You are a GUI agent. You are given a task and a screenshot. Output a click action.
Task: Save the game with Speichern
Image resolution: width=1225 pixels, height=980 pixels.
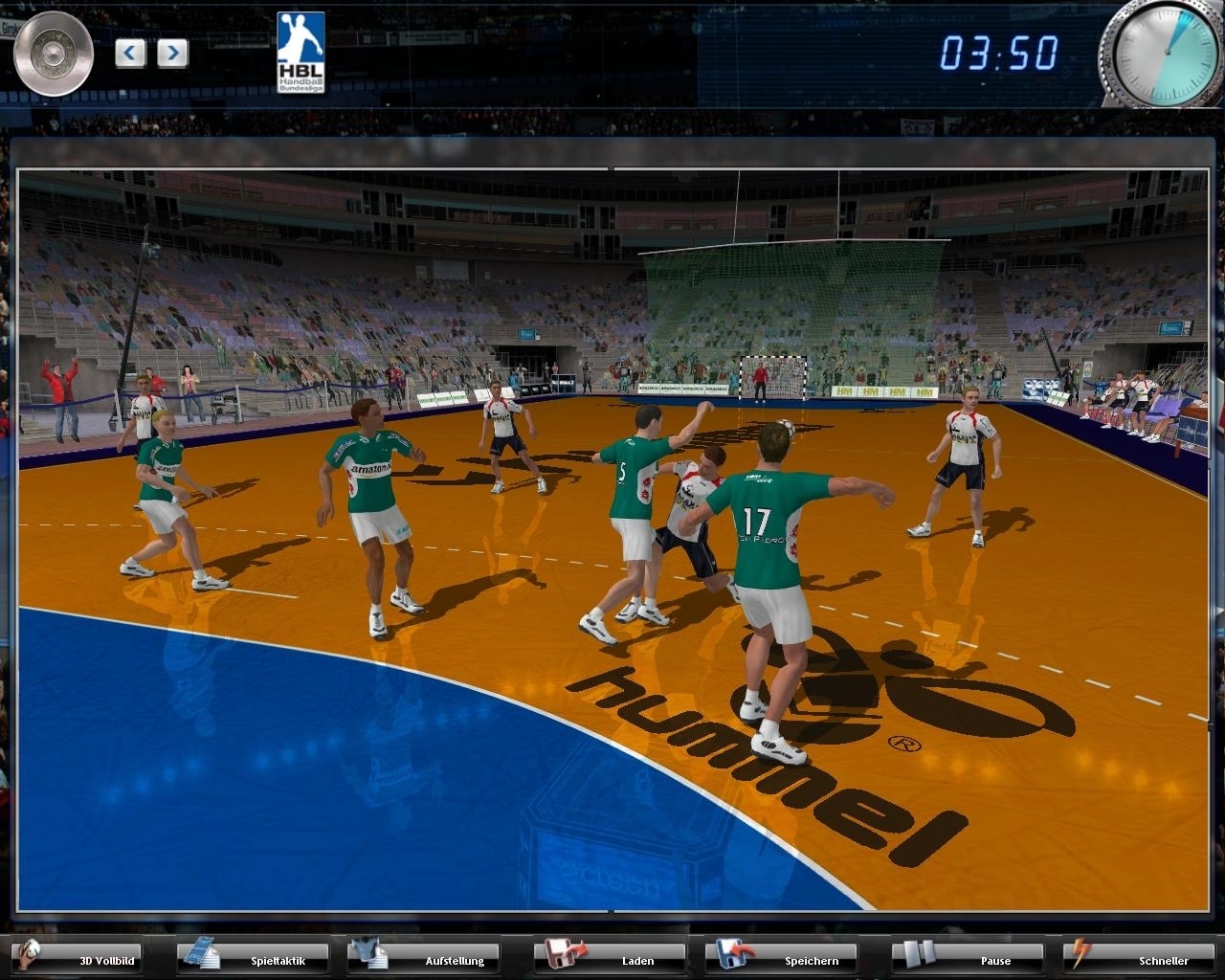(809, 959)
